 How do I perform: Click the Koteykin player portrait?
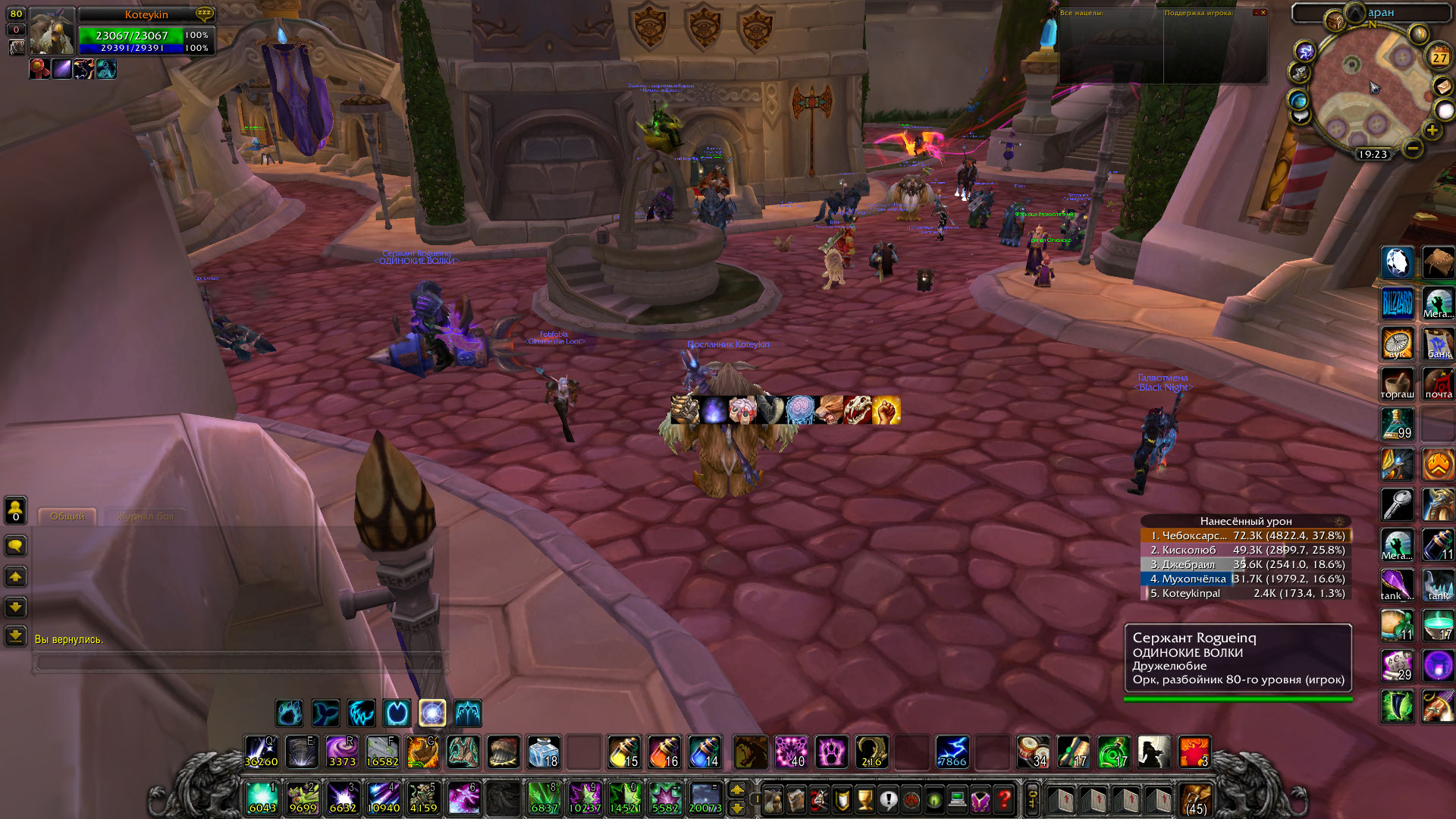52,32
